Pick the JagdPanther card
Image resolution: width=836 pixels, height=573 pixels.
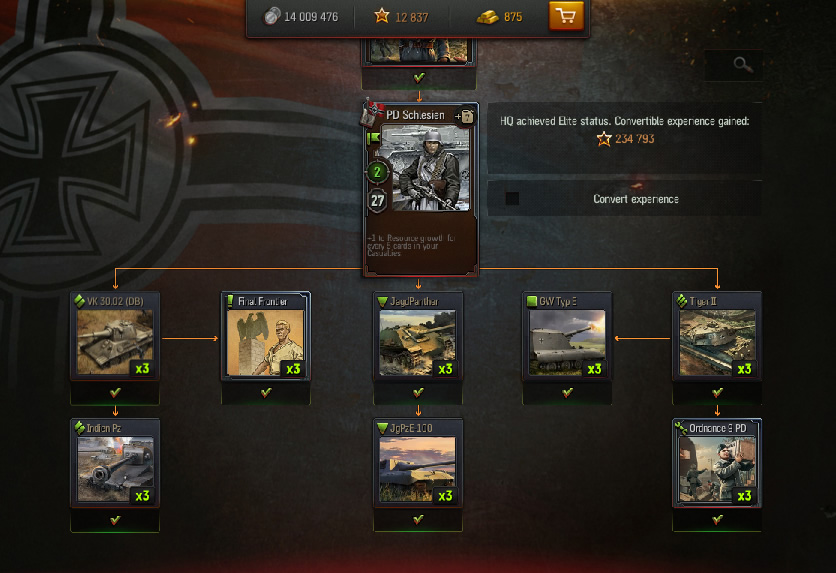tap(418, 337)
